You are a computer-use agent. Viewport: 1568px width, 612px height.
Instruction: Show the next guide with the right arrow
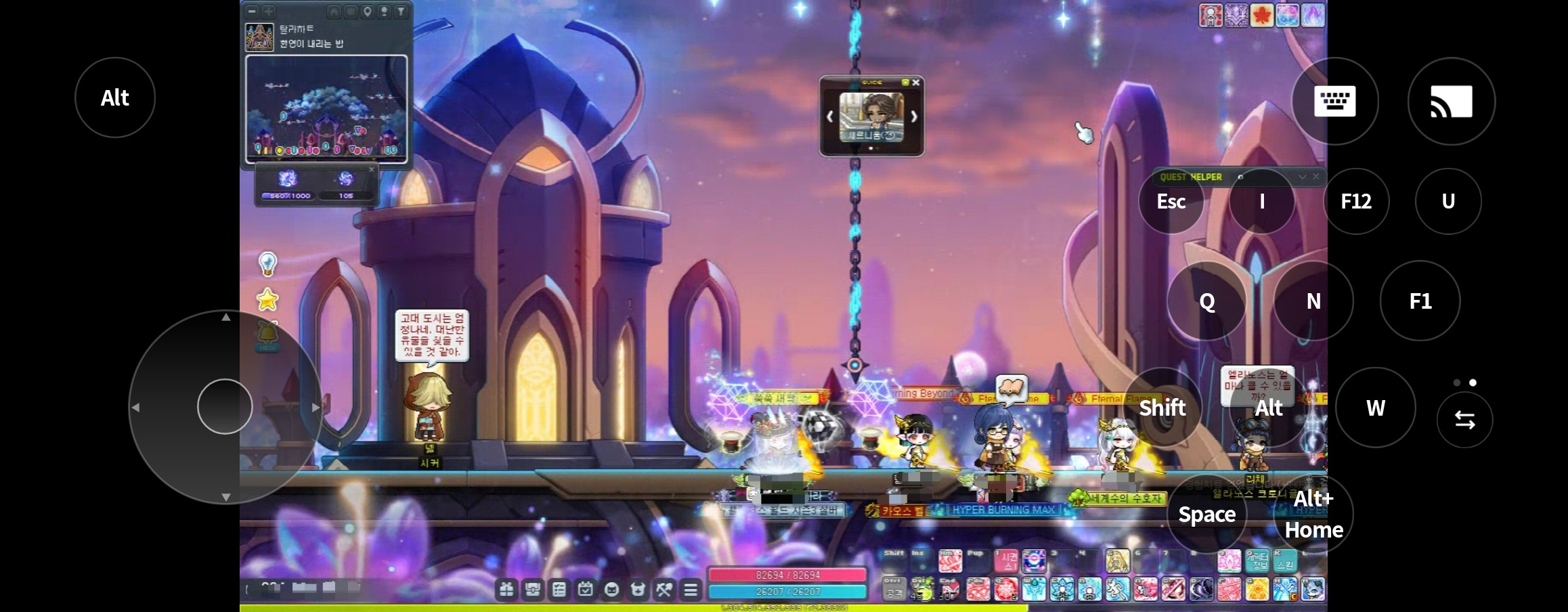click(x=914, y=116)
